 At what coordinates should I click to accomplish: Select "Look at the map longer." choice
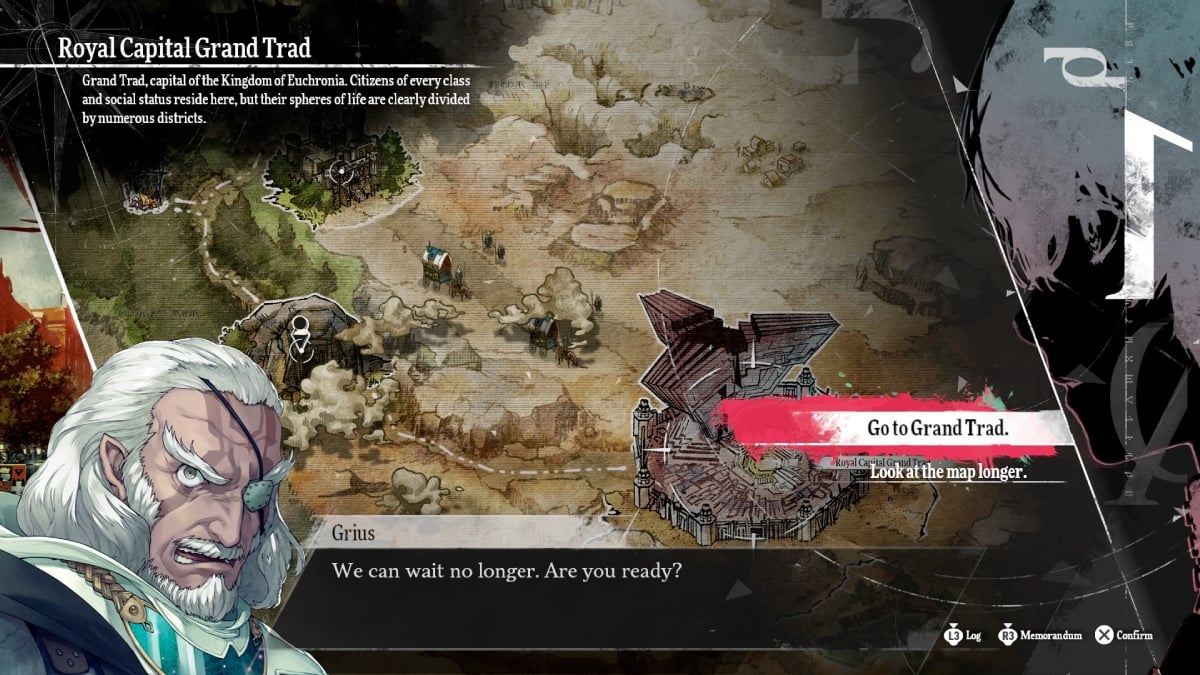point(948,472)
